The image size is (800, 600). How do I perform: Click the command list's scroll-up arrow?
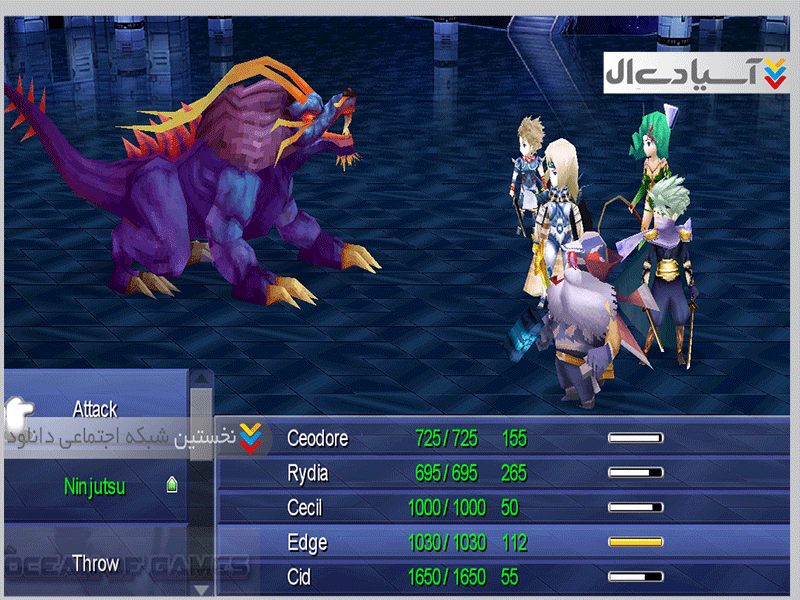pyautogui.click(x=202, y=378)
